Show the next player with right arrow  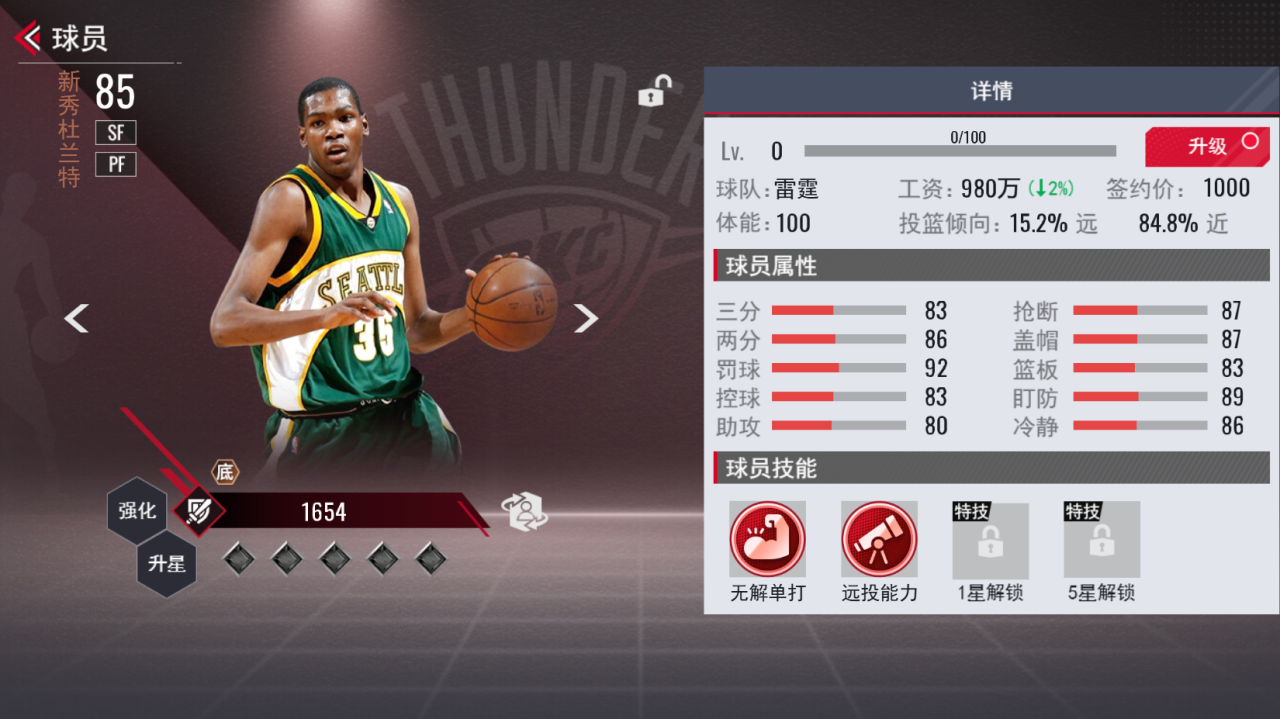point(586,319)
